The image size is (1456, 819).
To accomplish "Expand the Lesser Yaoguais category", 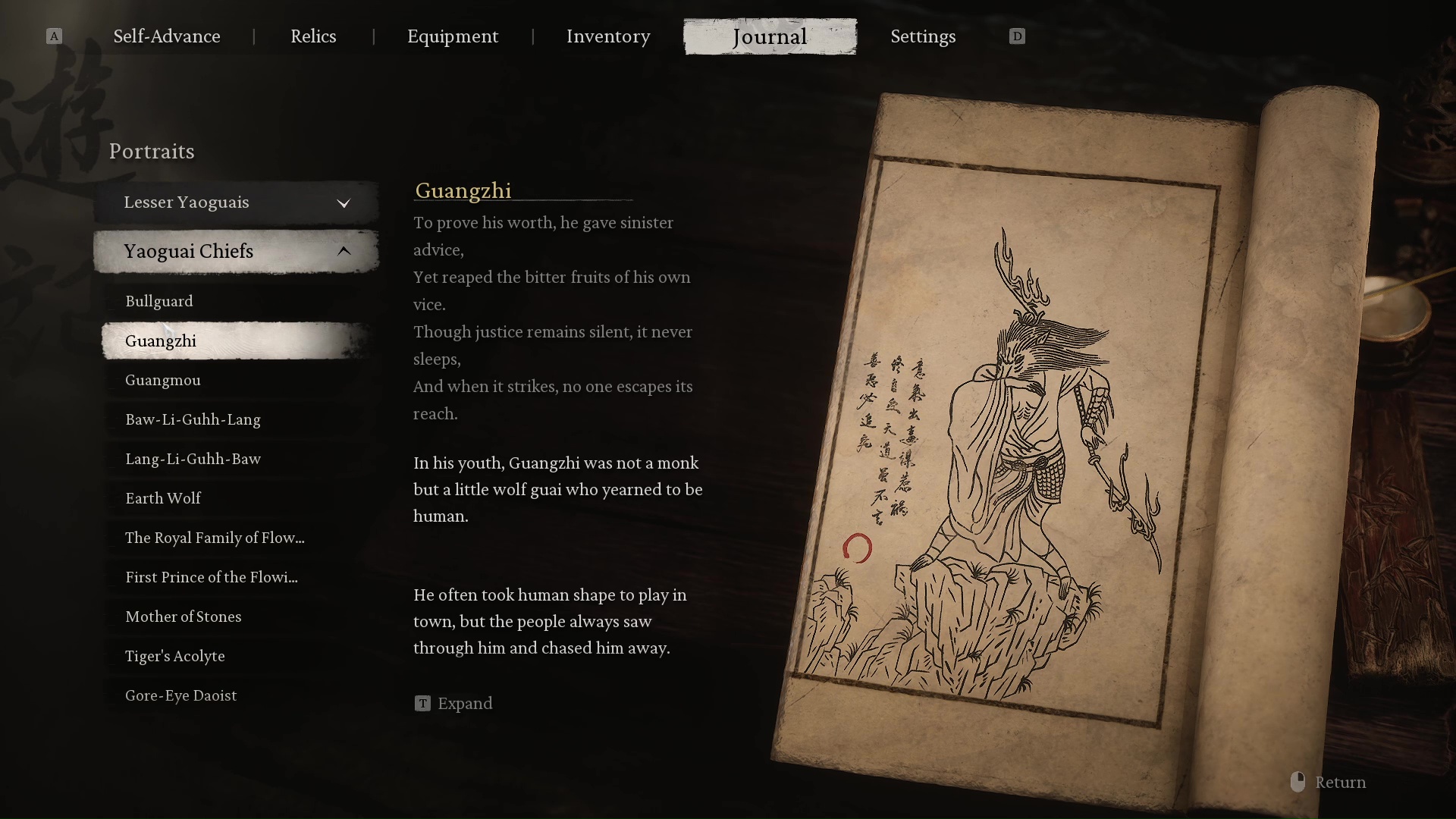I will (x=236, y=202).
